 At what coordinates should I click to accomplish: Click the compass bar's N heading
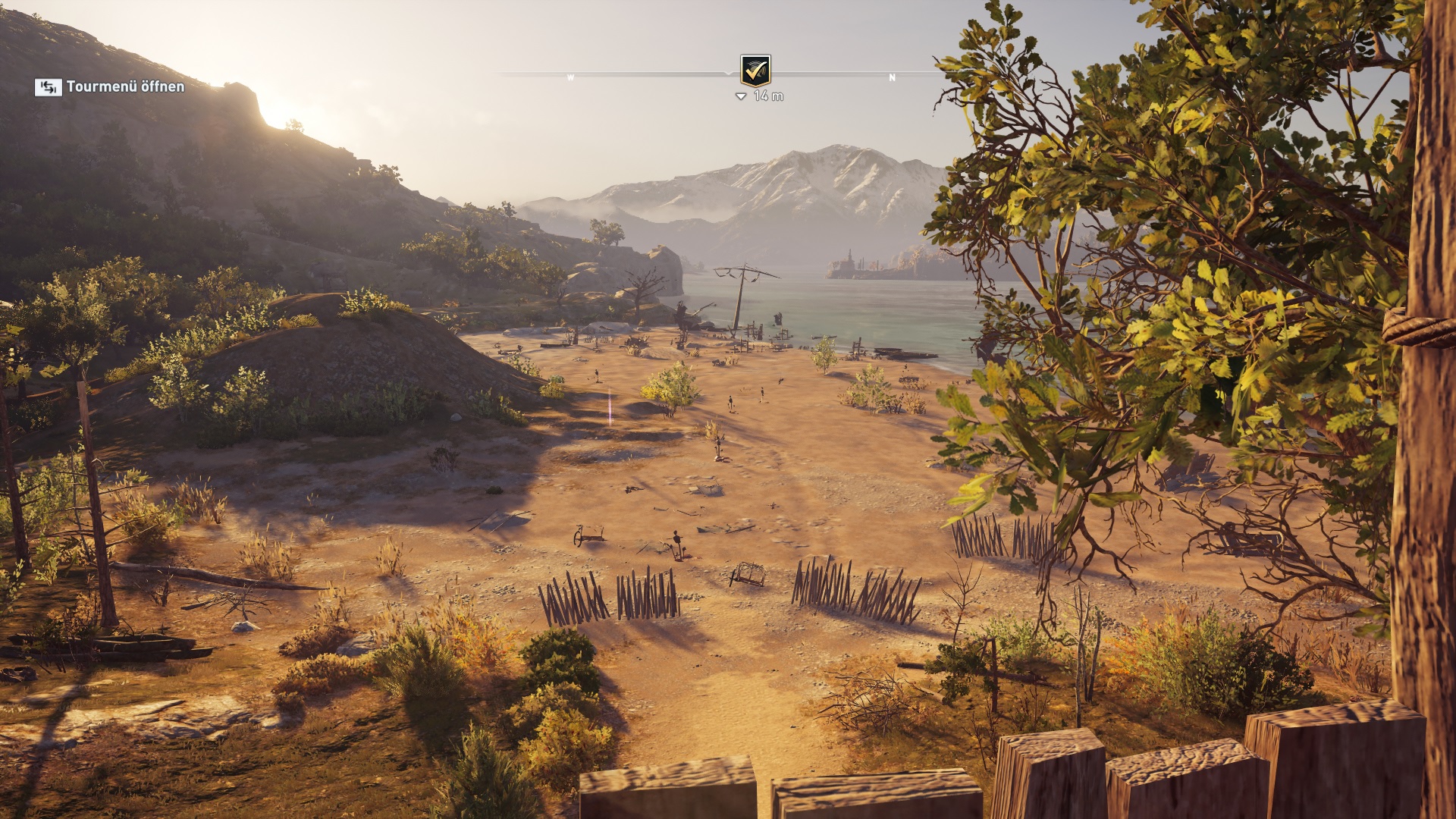[892, 77]
